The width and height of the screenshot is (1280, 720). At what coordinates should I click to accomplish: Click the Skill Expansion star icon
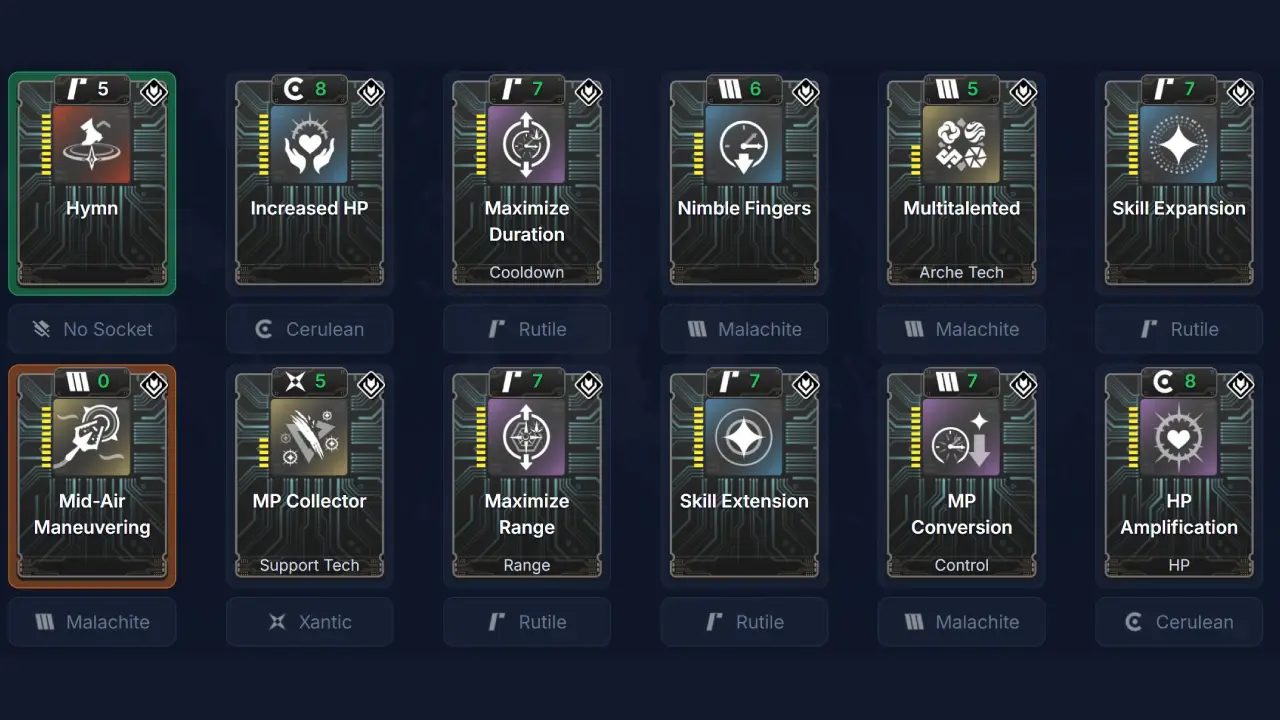pyautogui.click(x=1178, y=145)
